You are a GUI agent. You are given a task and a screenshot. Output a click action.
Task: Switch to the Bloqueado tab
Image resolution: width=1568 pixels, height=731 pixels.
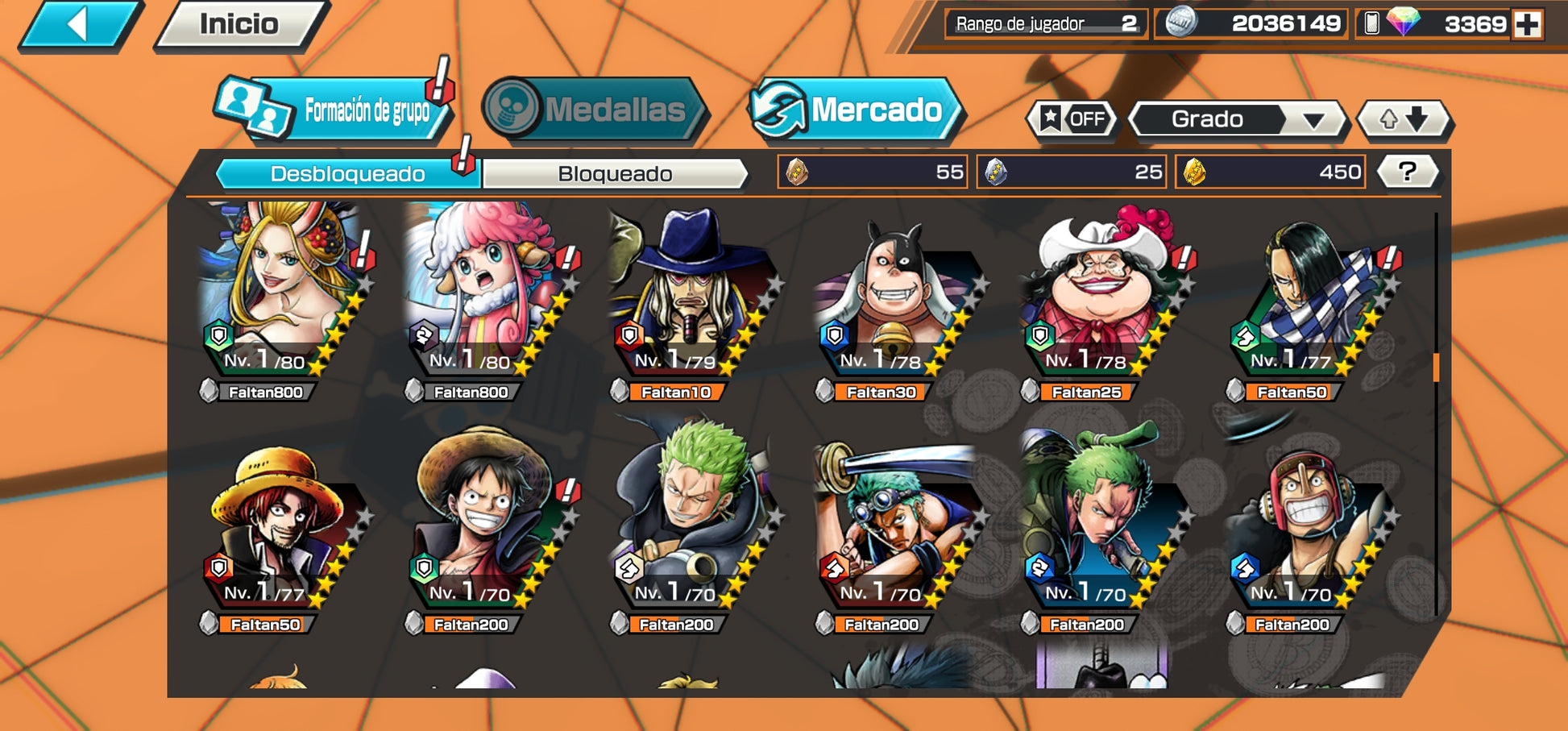pos(615,174)
